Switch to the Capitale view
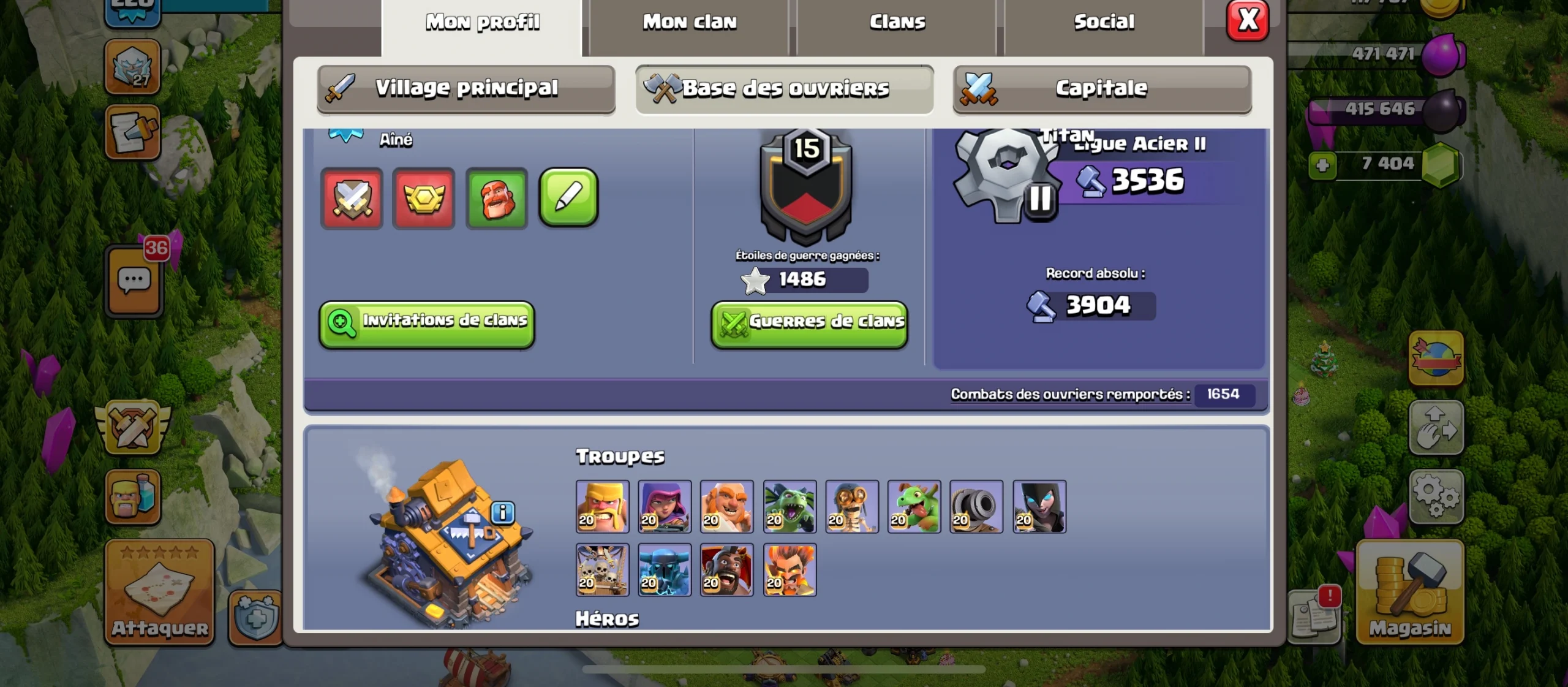The image size is (1568, 687). (x=1101, y=88)
